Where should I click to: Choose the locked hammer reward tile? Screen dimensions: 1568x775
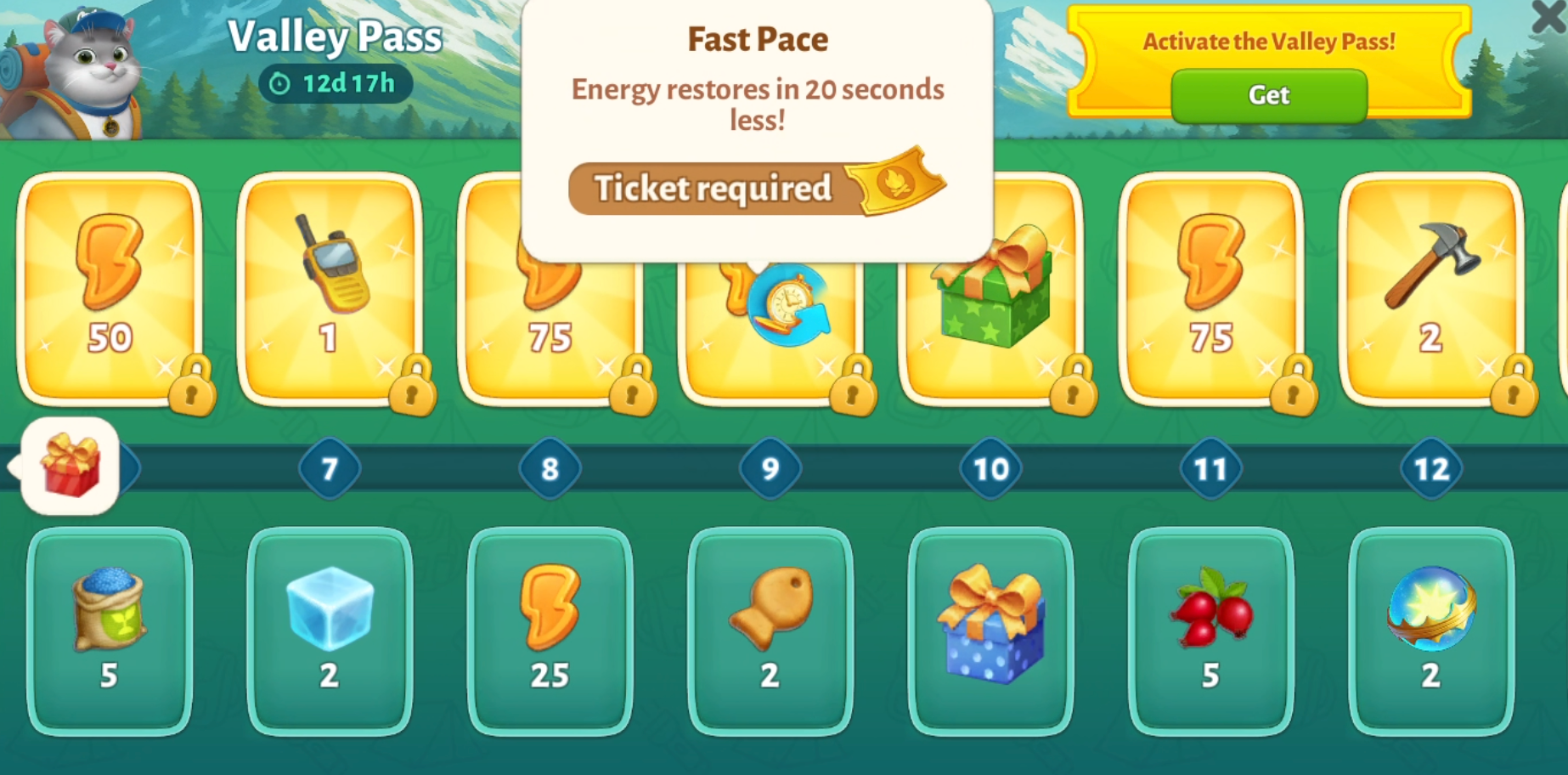click(1431, 289)
